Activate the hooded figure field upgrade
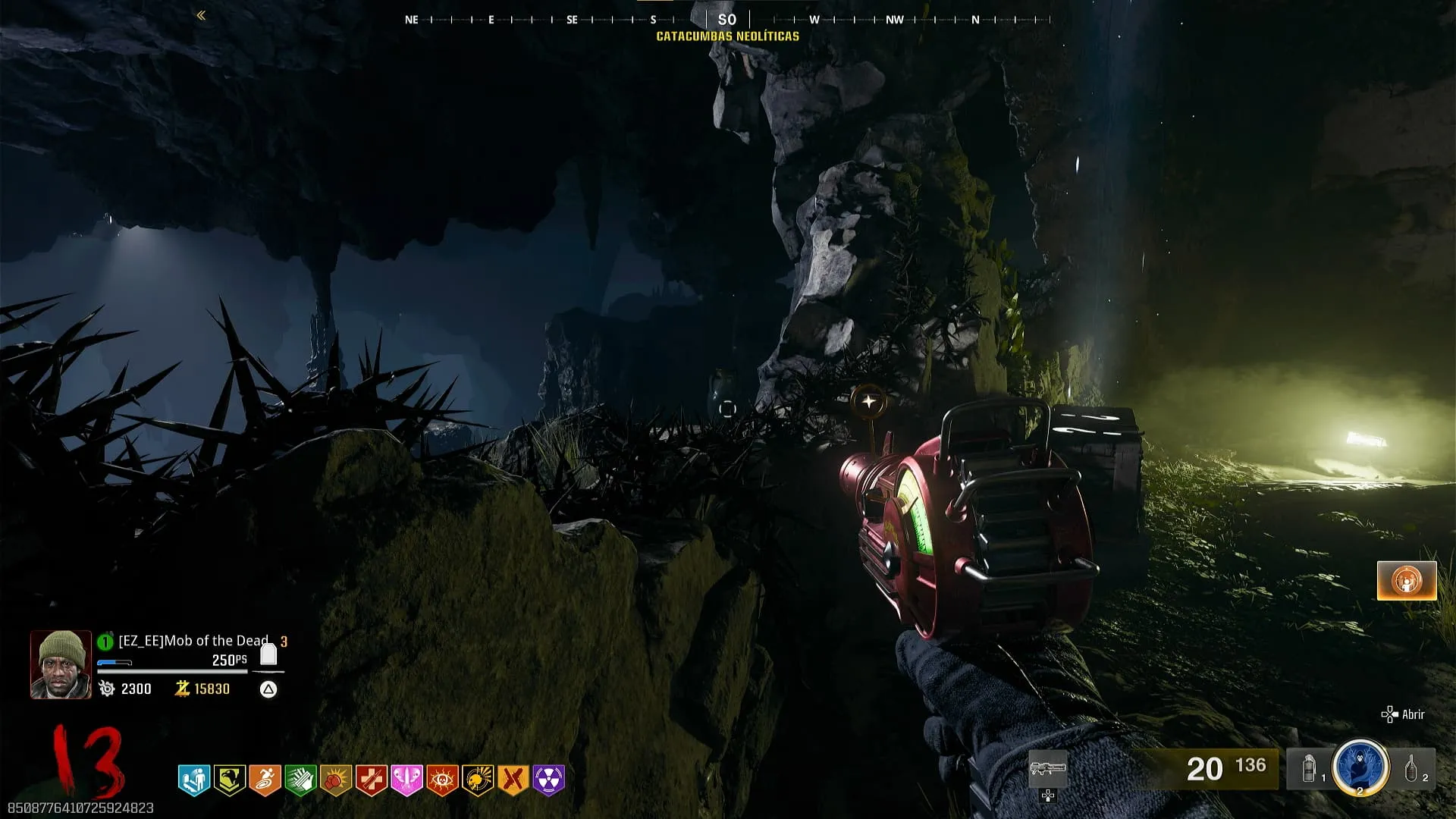This screenshot has height=819, width=1456. tap(1360, 767)
